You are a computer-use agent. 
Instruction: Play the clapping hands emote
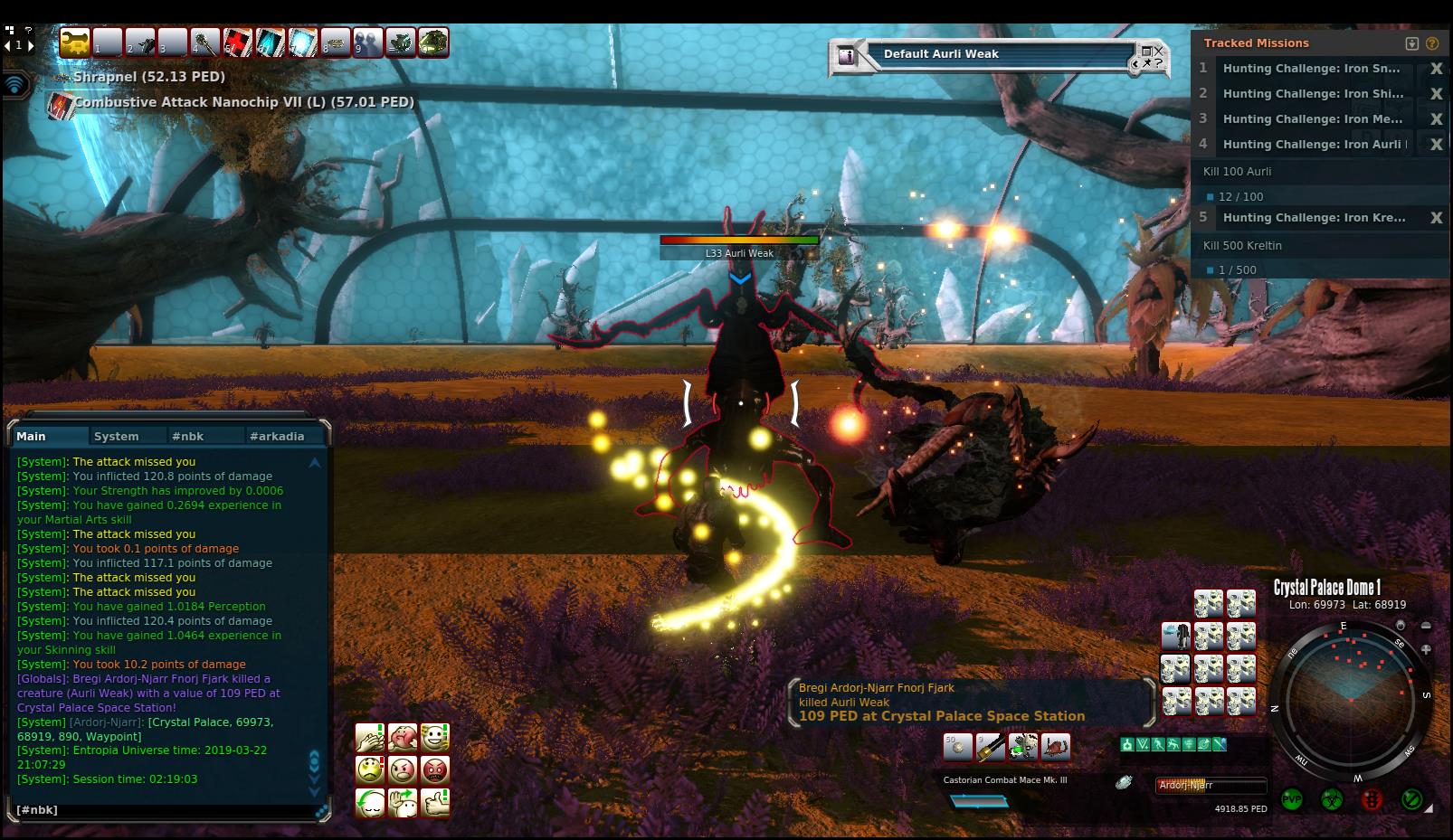[370, 738]
